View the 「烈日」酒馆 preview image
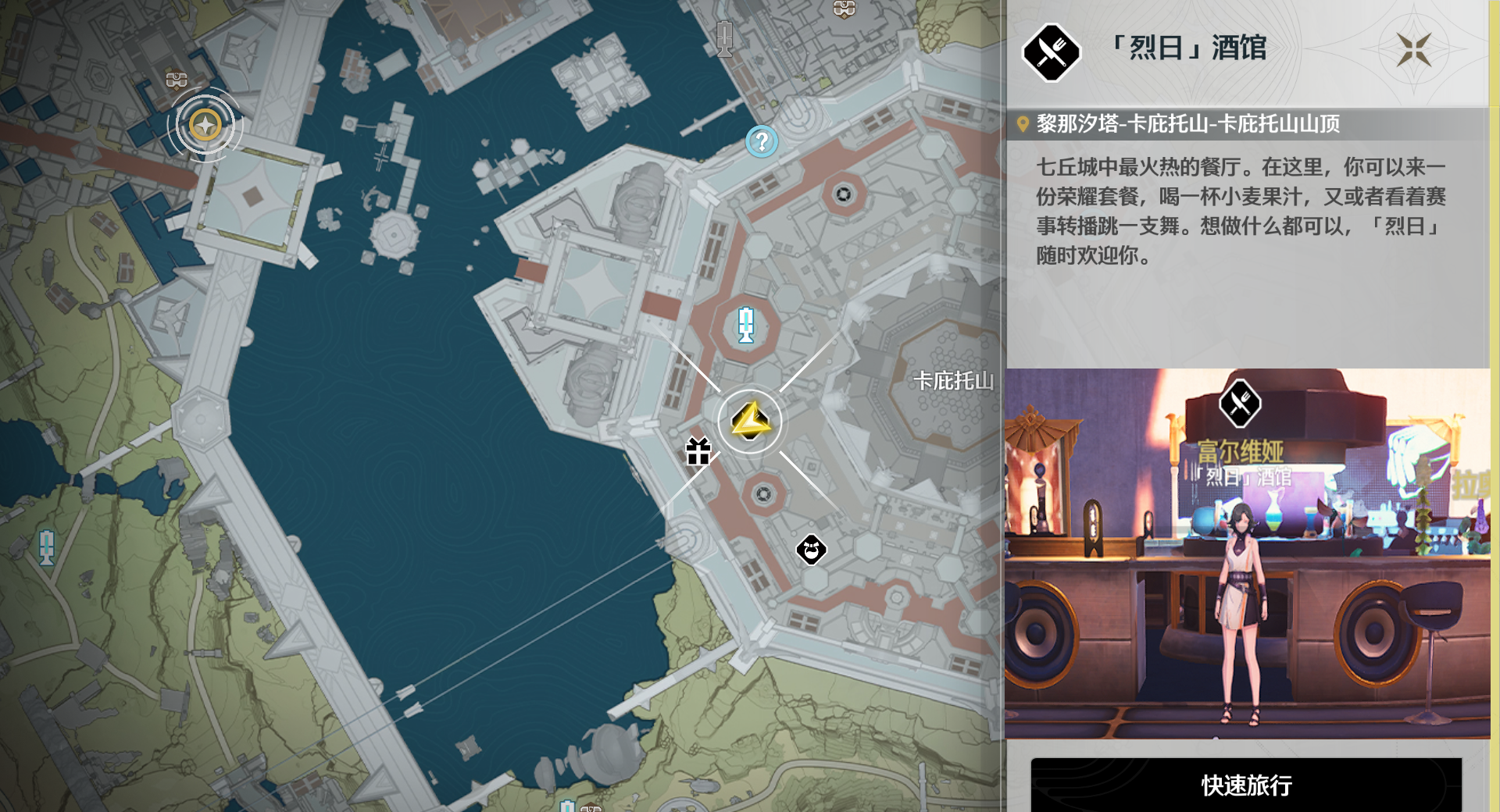The height and width of the screenshot is (812, 1500). click(x=1247, y=554)
